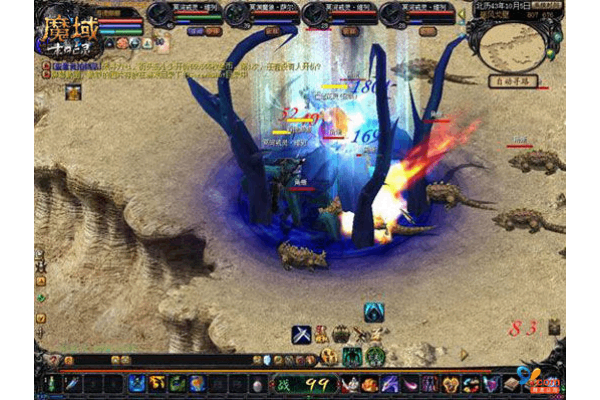The image size is (600, 400).
Task: Use the egg item in the hotbar
Action: tap(258, 384)
